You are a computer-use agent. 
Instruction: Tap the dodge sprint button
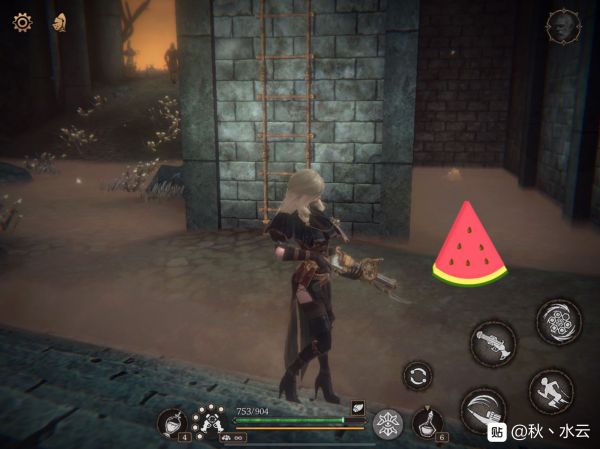[551, 390]
